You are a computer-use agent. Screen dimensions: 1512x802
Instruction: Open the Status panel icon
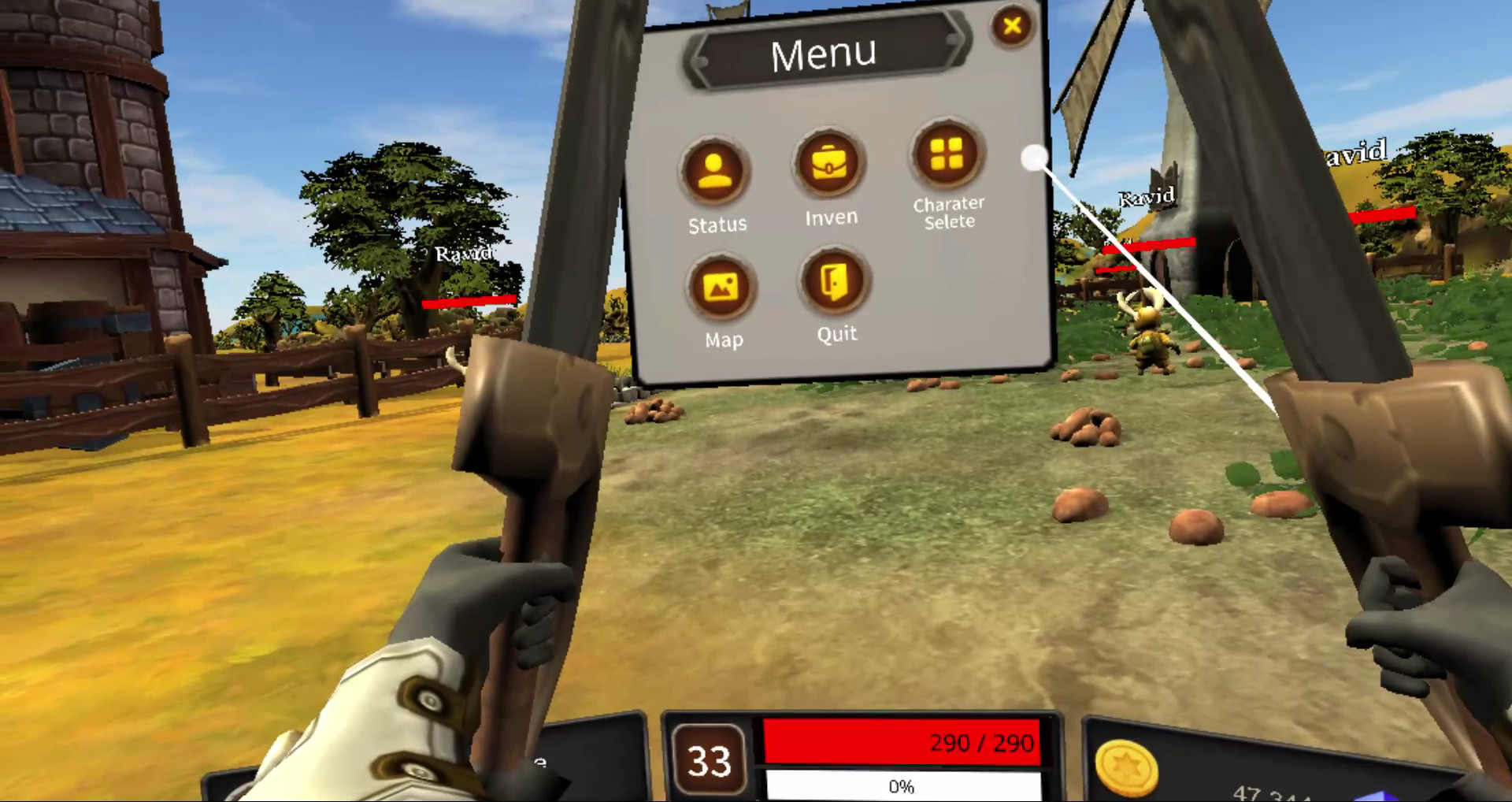click(x=715, y=167)
